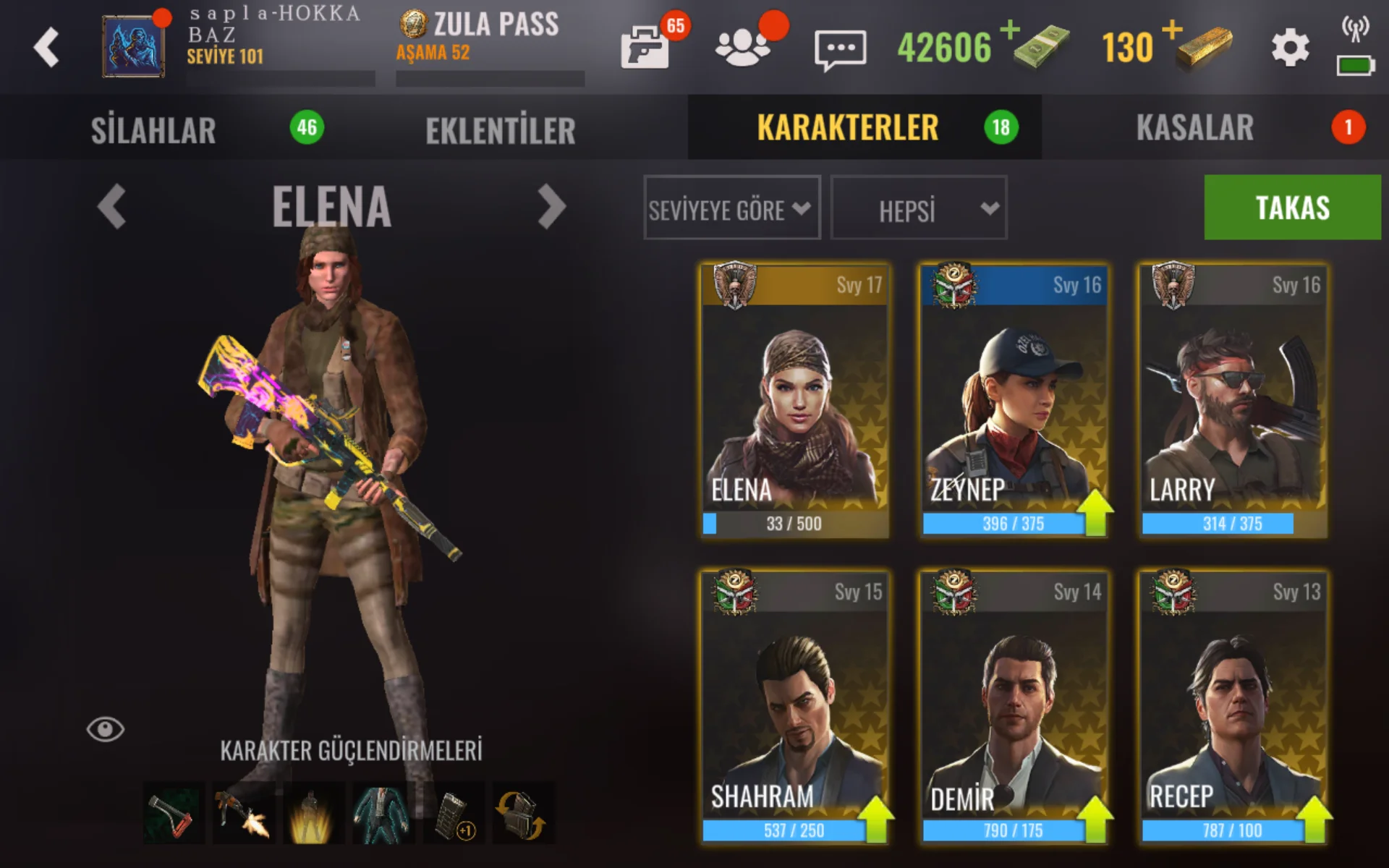Open the Seviyeye Göre sort dropdown
The image size is (1389, 868).
point(731,208)
